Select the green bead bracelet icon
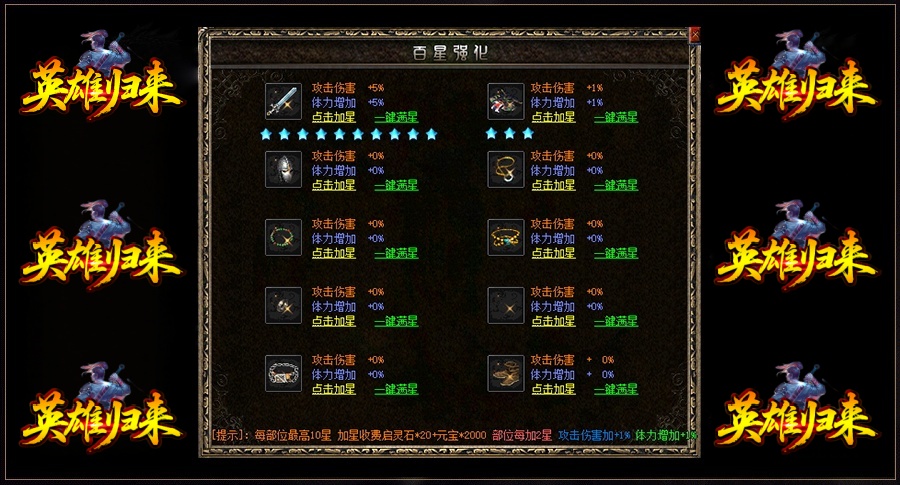900x485 pixels. [283, 237]
